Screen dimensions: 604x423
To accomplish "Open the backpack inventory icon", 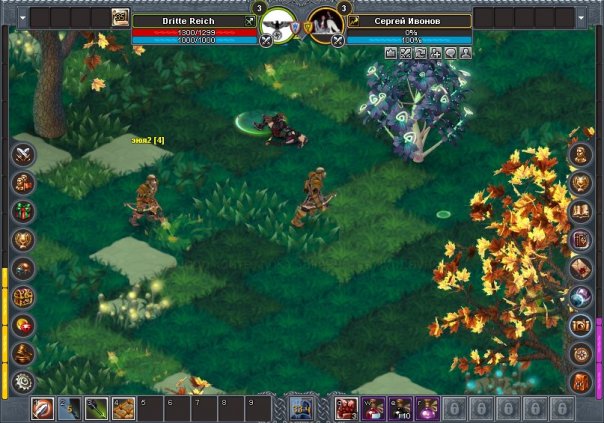I will pos(580,382).
